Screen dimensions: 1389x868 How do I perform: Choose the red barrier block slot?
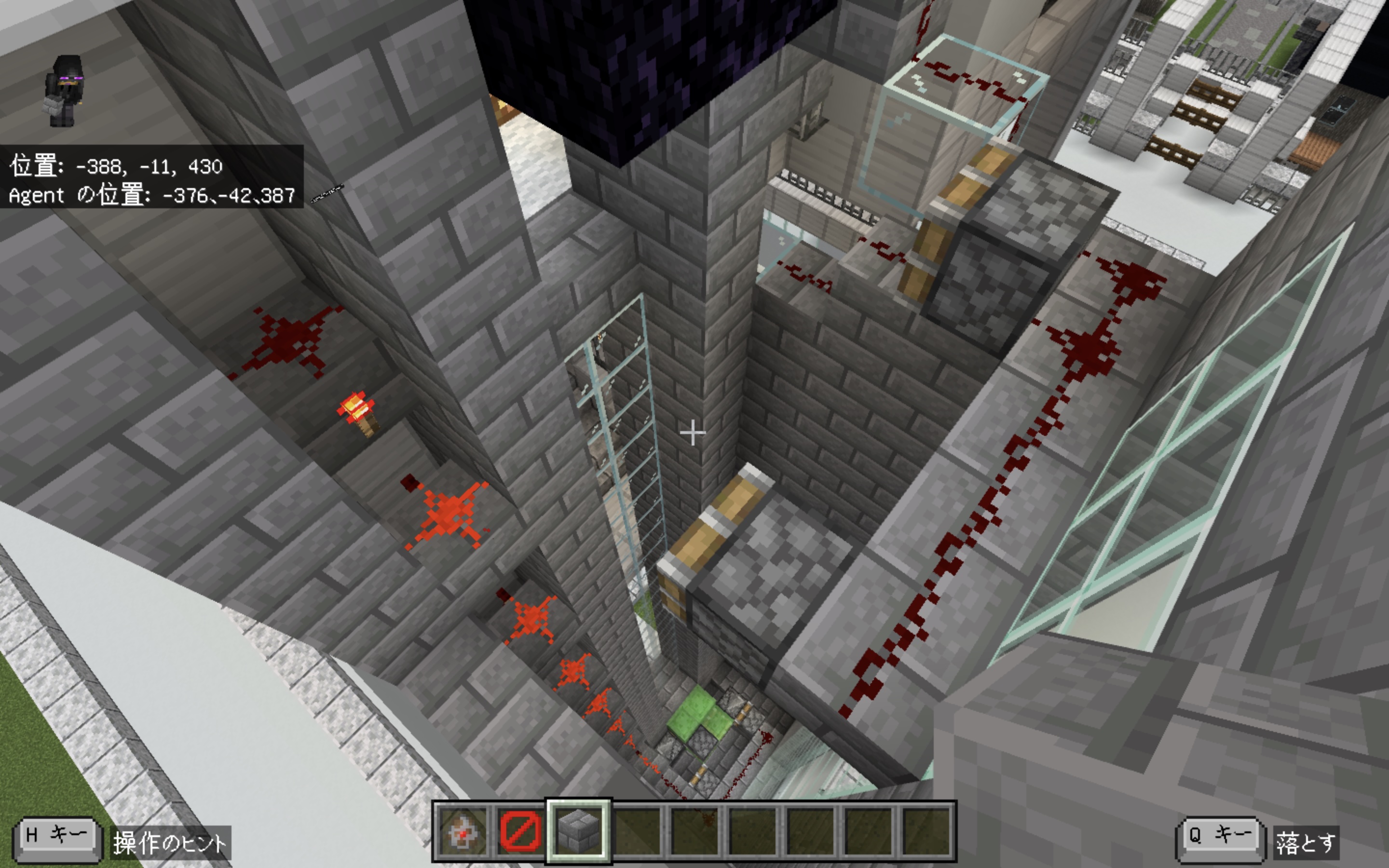[x=520, y=831]
